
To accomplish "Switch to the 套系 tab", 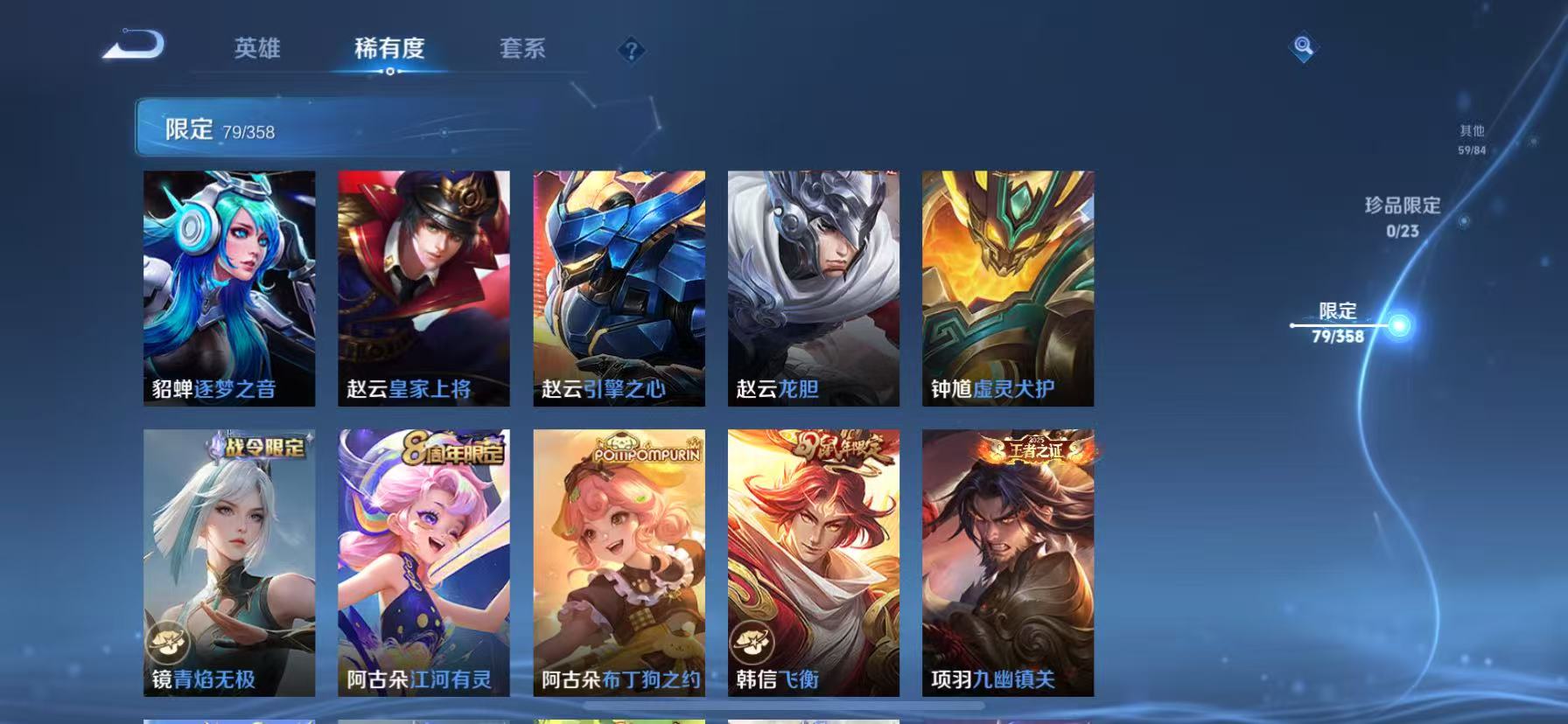I will point(523,50).
